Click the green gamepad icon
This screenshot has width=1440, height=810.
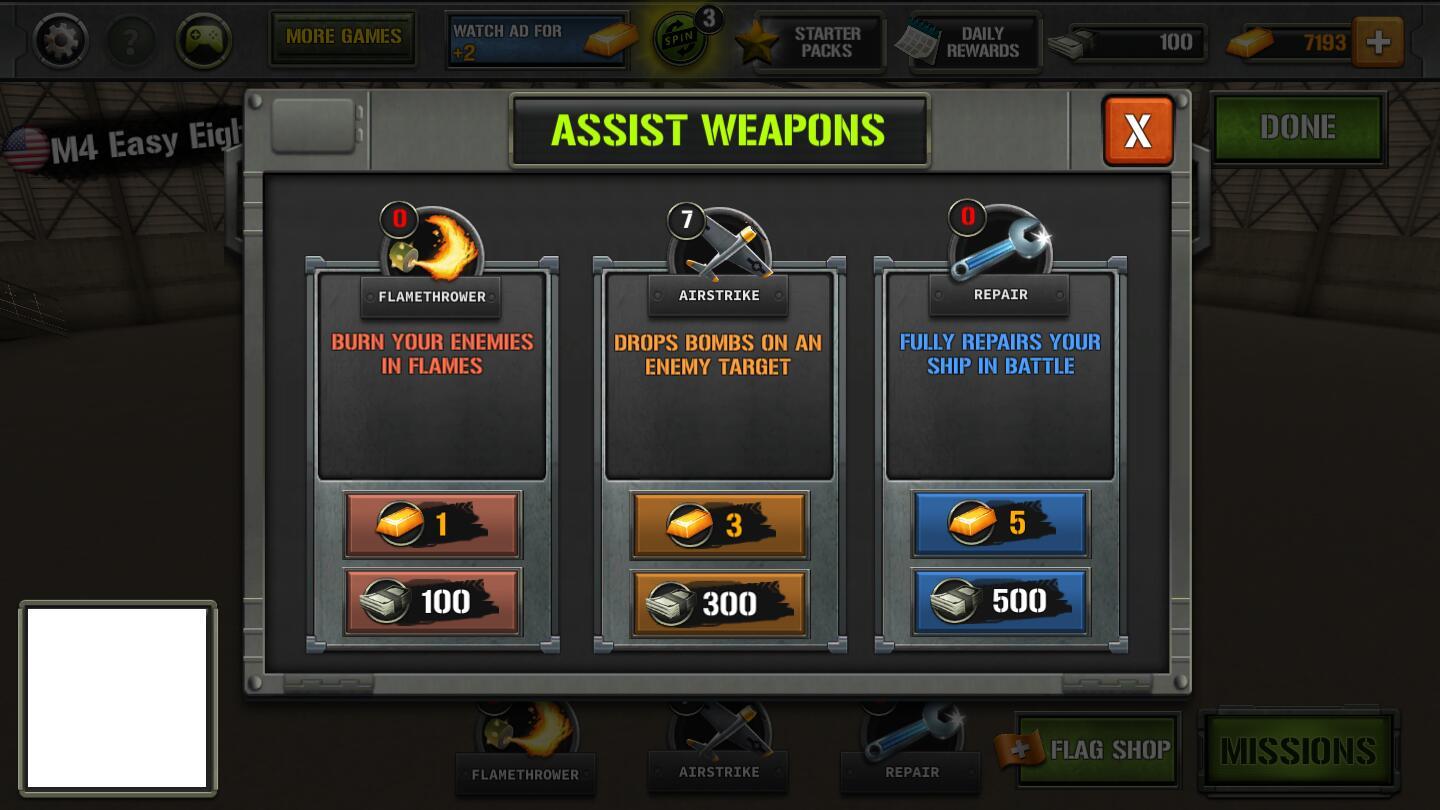click(x=204, y=41)
